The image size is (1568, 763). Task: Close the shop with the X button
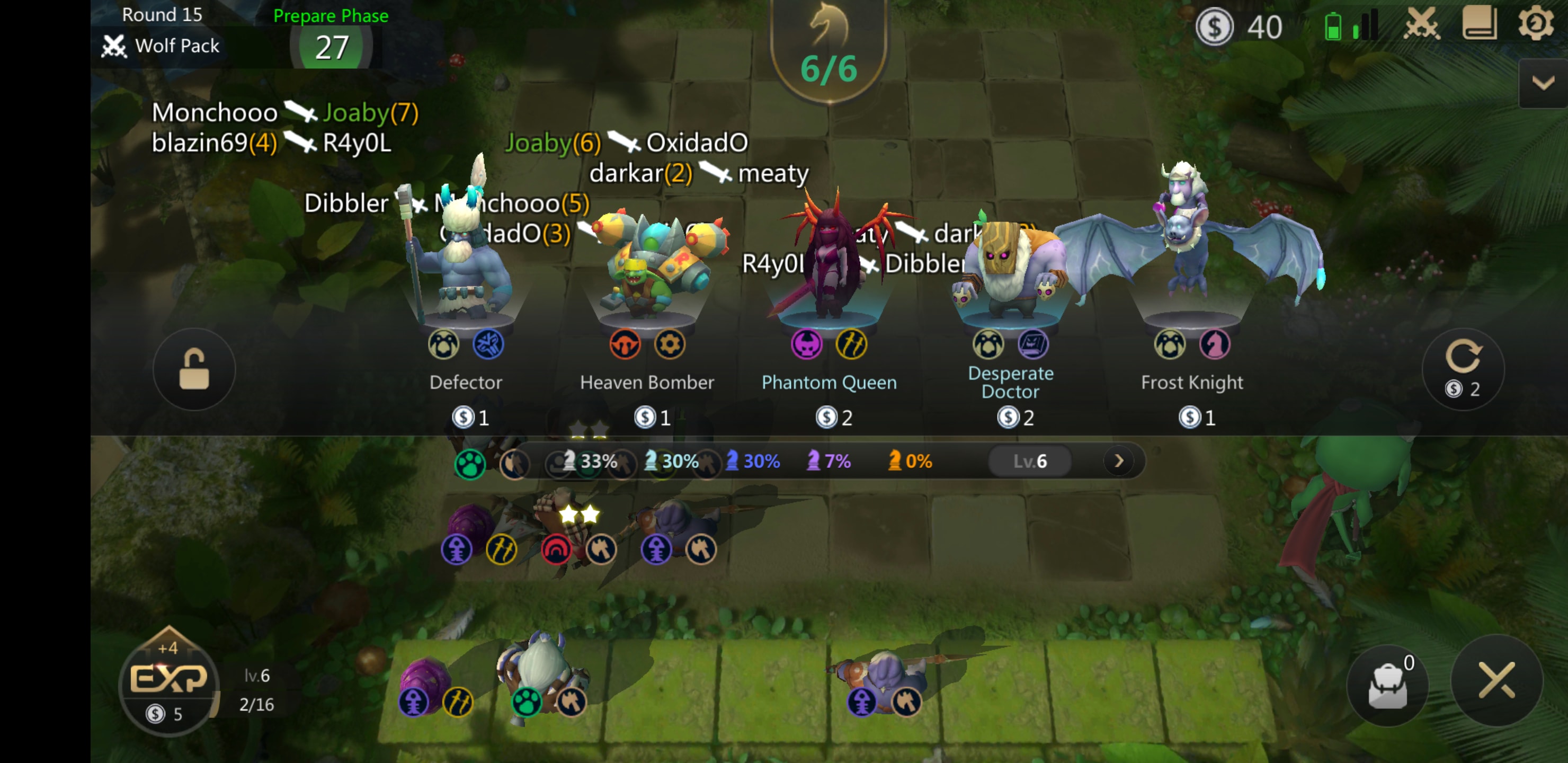point(1497,680)
